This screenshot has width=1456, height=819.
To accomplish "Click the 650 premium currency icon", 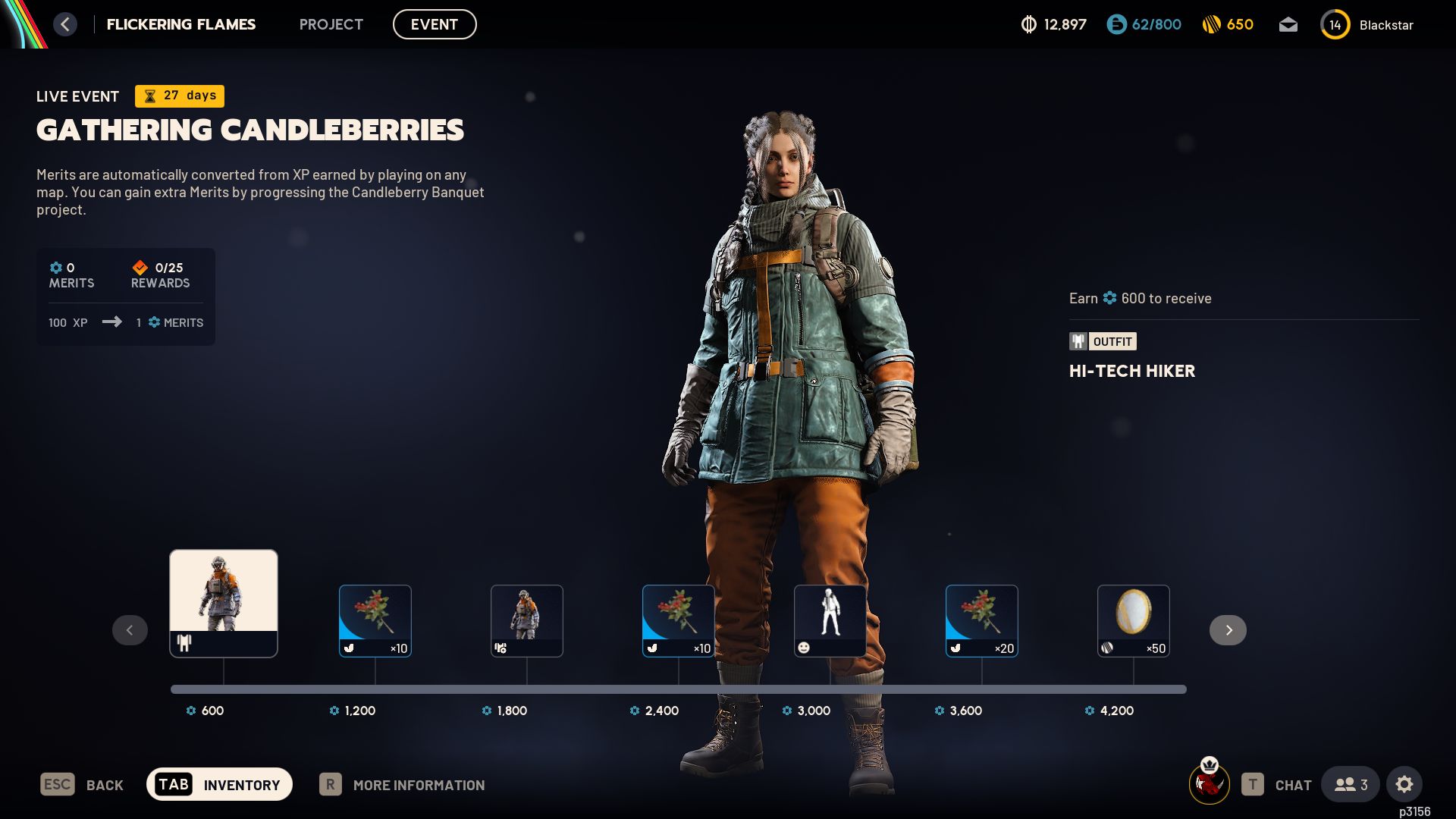I will [x=1210, y=24].
